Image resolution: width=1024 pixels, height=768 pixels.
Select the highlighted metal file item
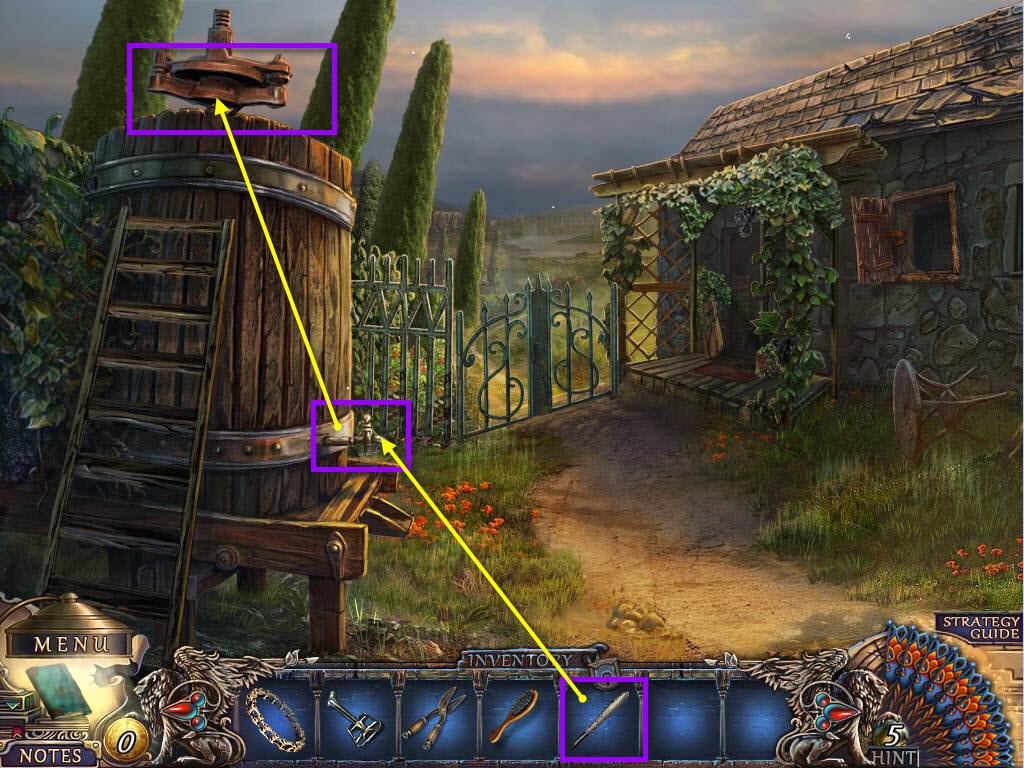605,719
